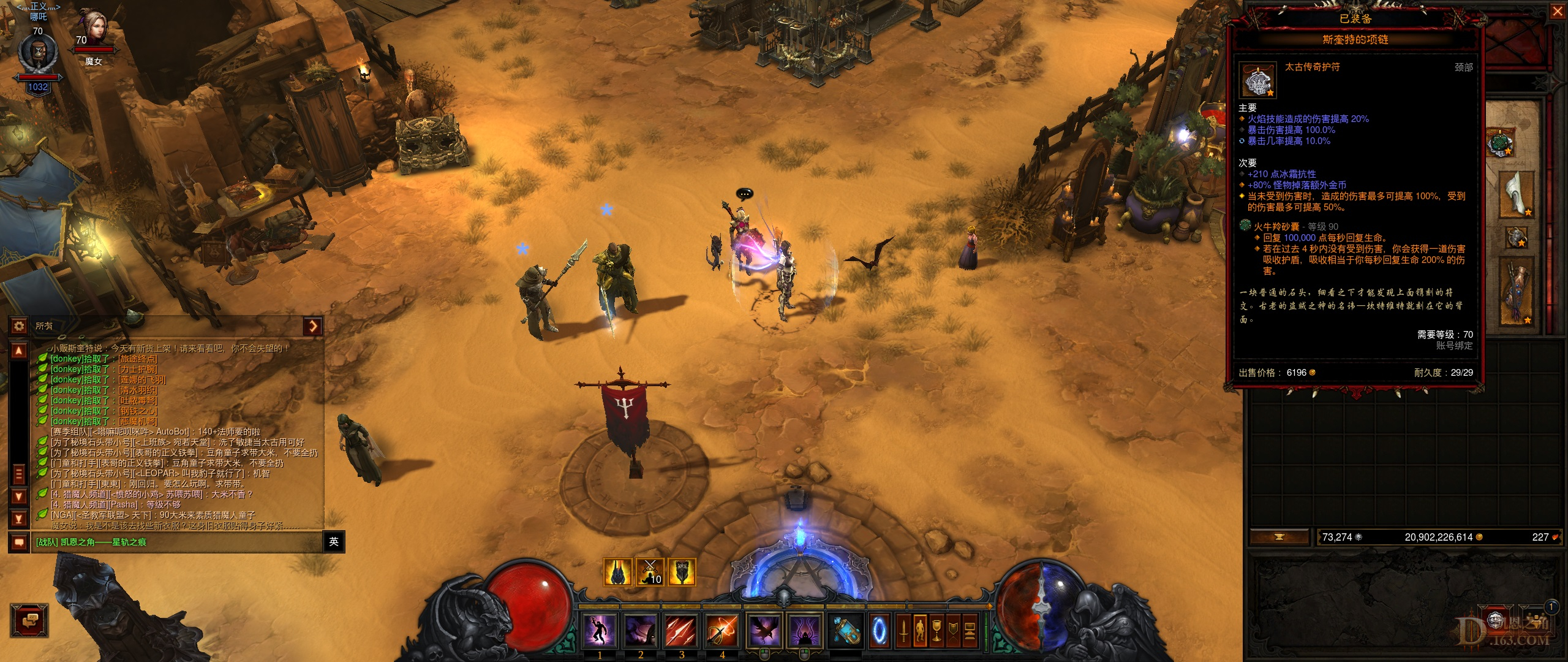Screen dimensions: 1568x662
Task: Select the equipped white boots slot
Action: click(x=1517, y=195)
